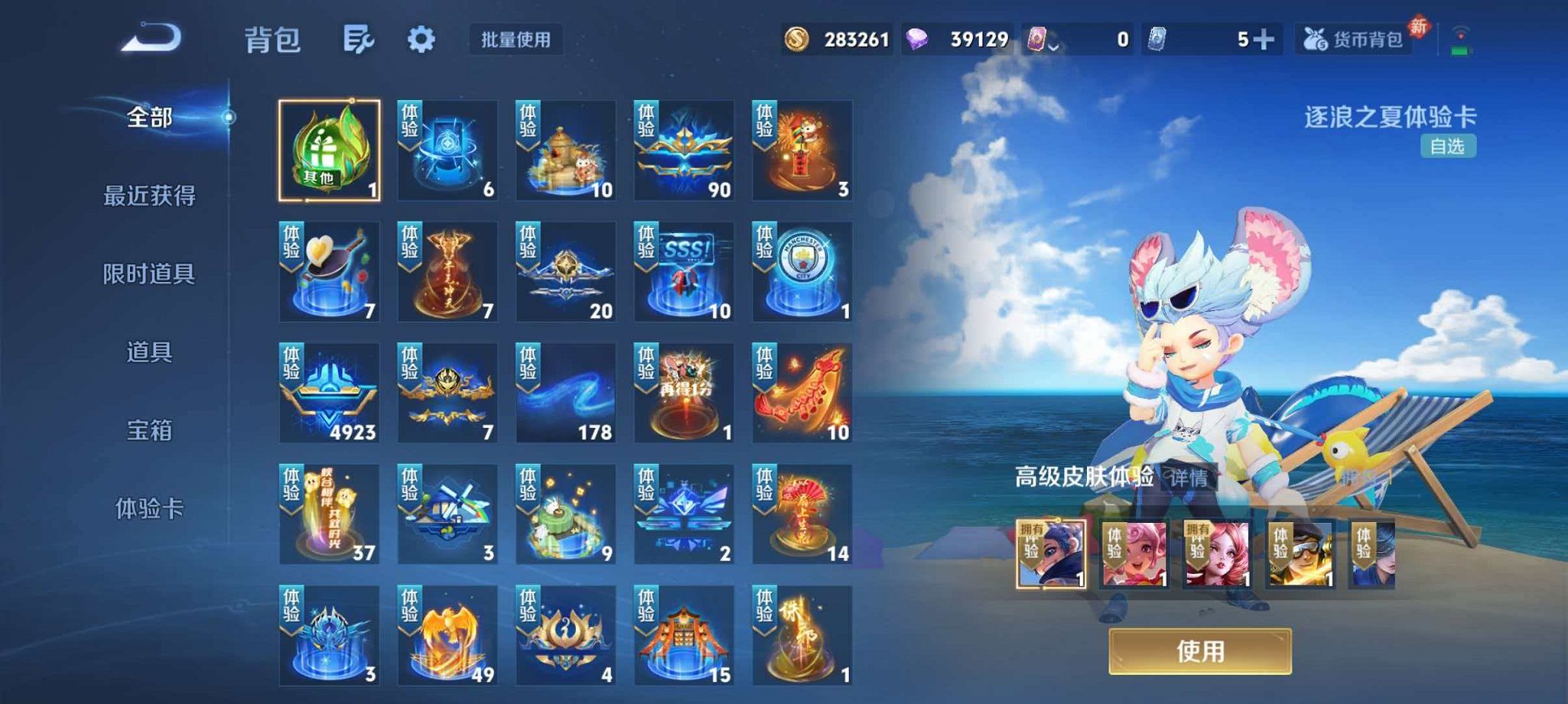
Task: Select the 其他 gift item with count 1
Action: tap(329, 149)
